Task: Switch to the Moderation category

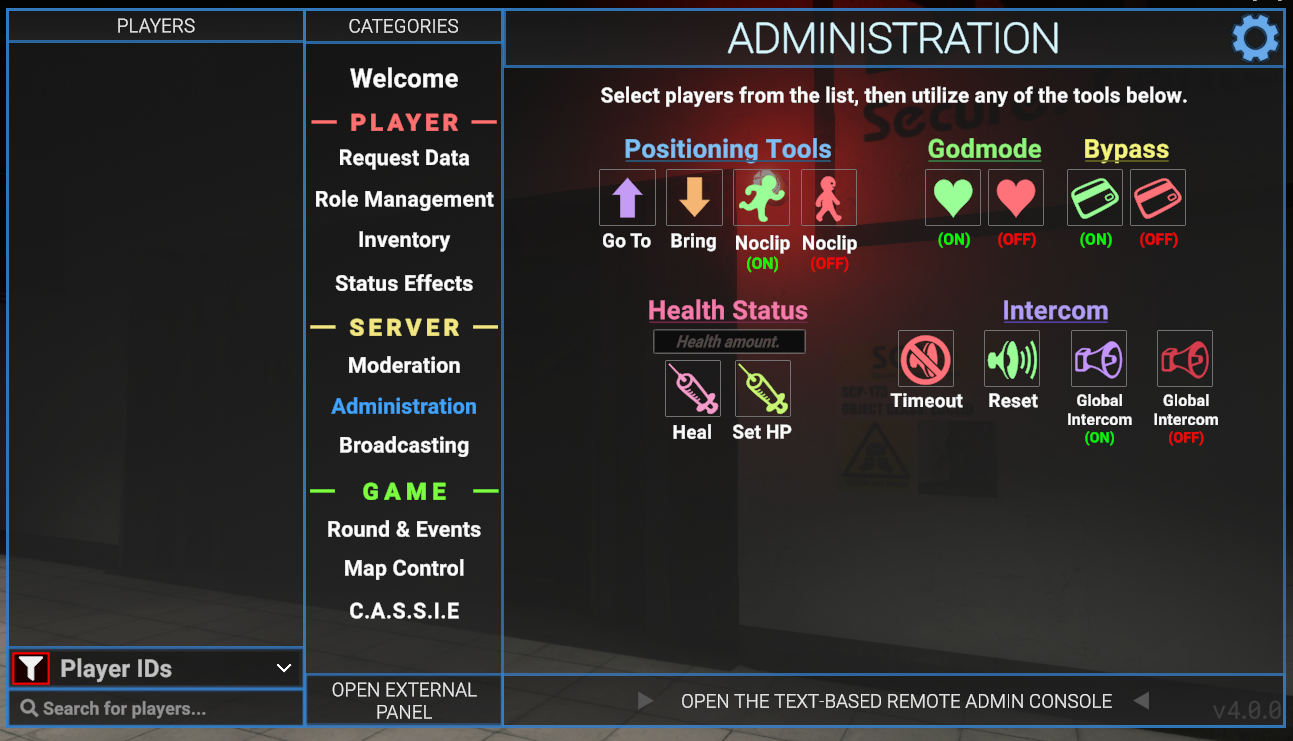Action: coord(403,365)
